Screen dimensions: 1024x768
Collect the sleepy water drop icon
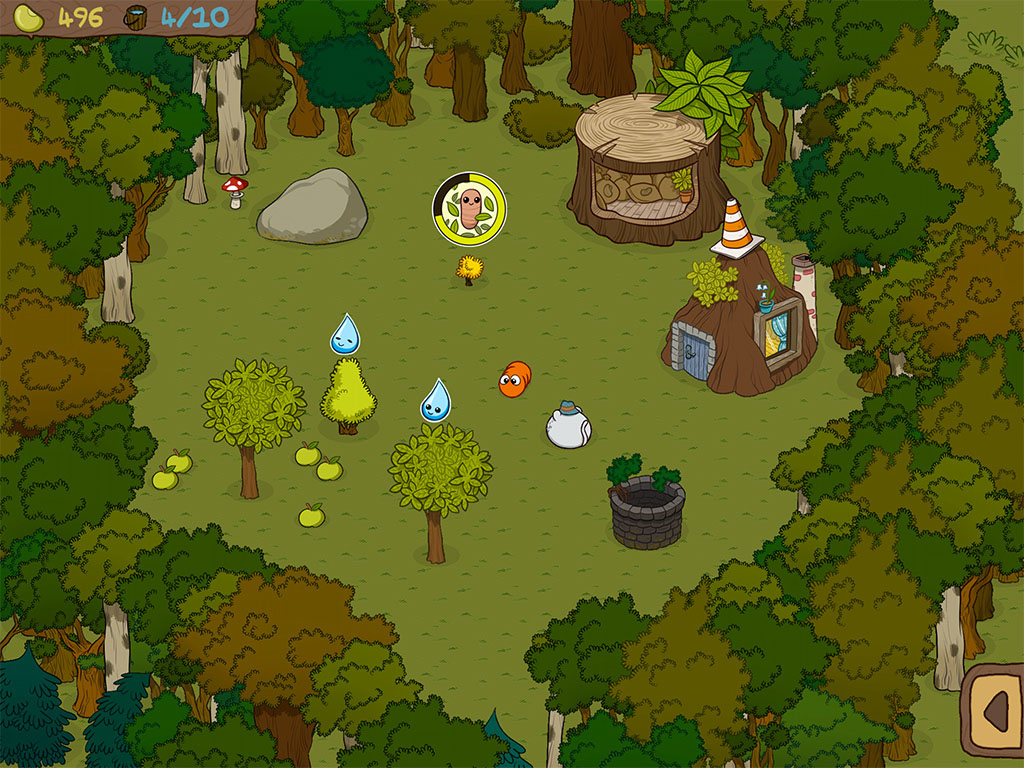[345, 335]
